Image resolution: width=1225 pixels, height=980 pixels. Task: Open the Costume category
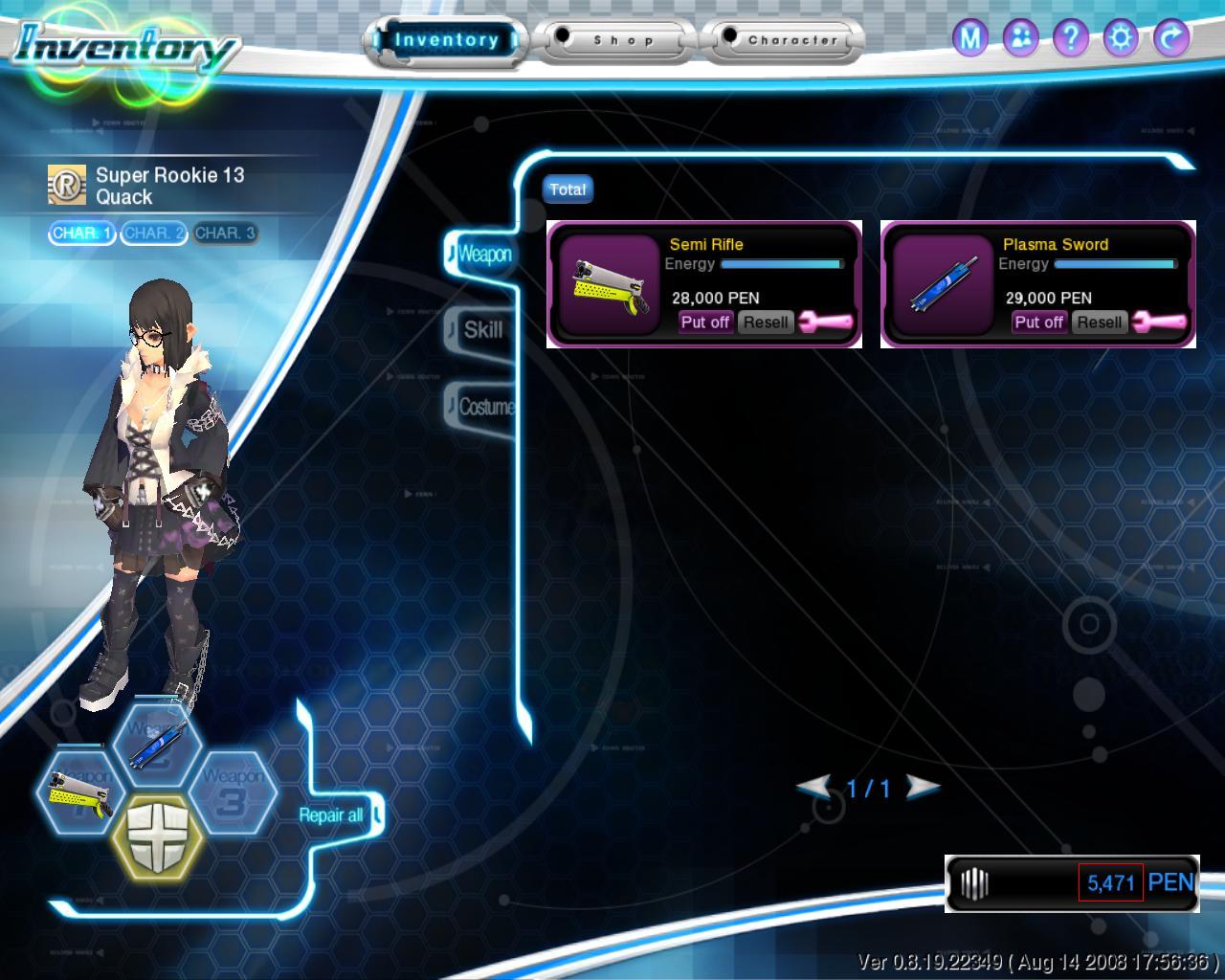pos(485,407)
